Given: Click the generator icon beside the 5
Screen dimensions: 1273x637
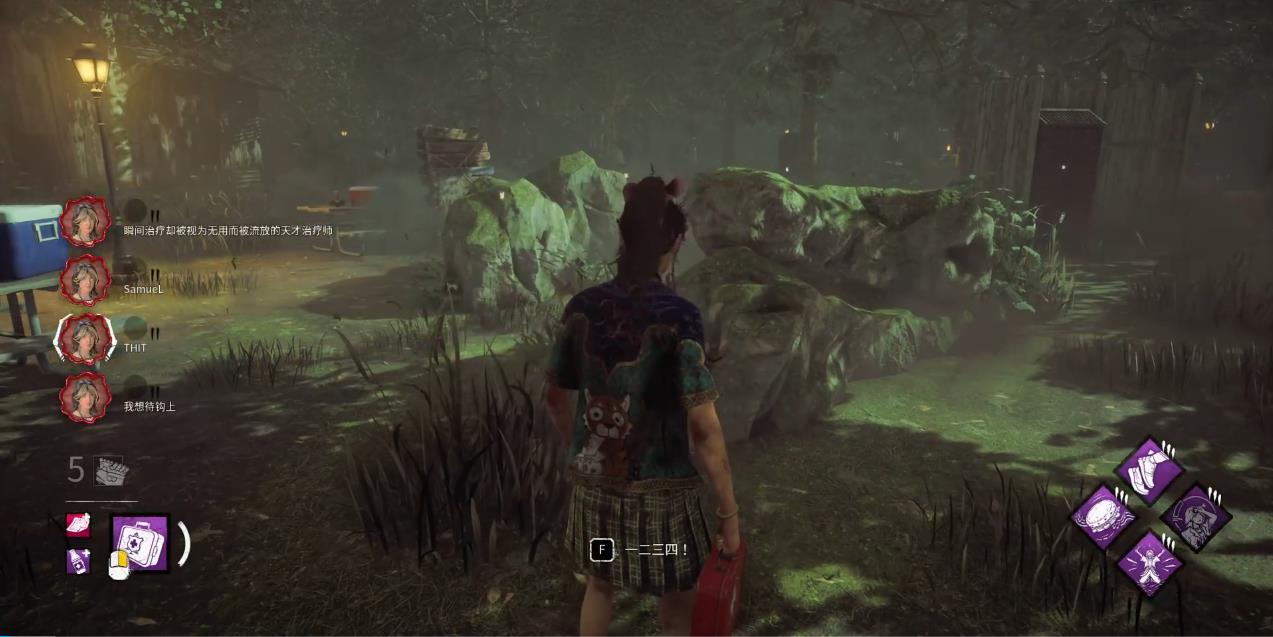Looking at the screenshot, I should 110,470.
